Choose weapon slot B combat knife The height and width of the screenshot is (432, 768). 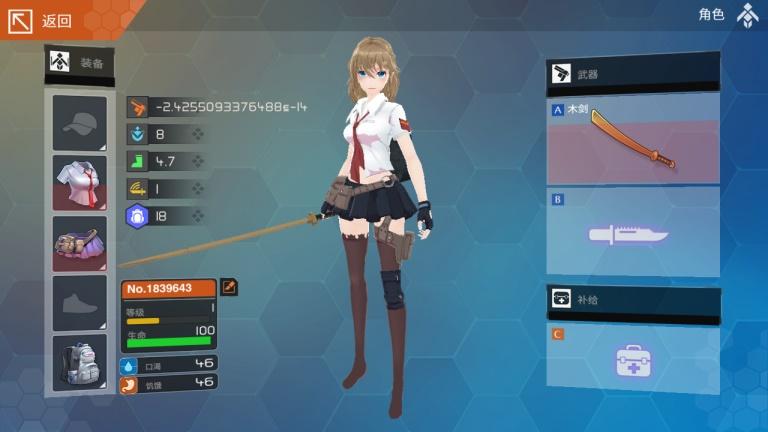[633, 233]
